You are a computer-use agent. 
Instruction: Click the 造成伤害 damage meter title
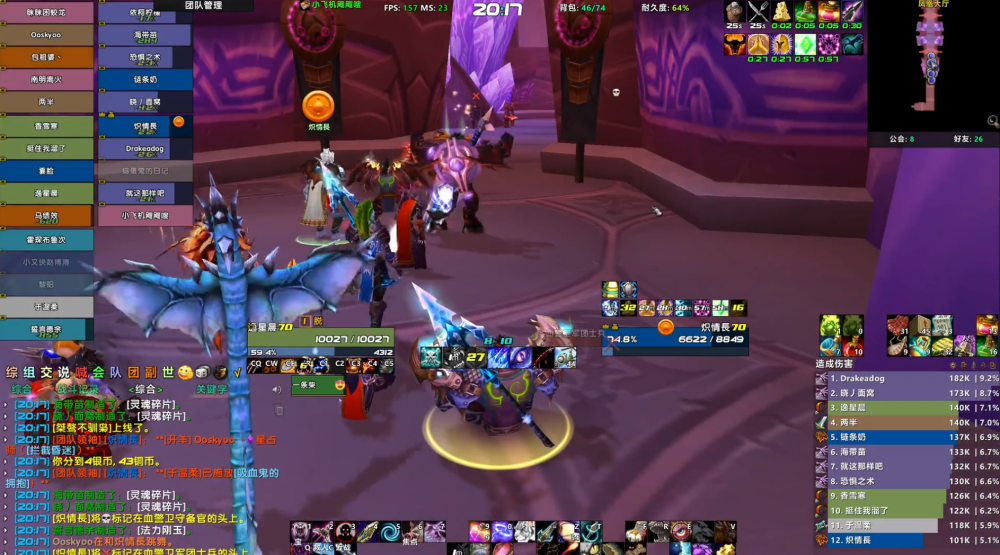pyautogui.click(x=838, y=364)
